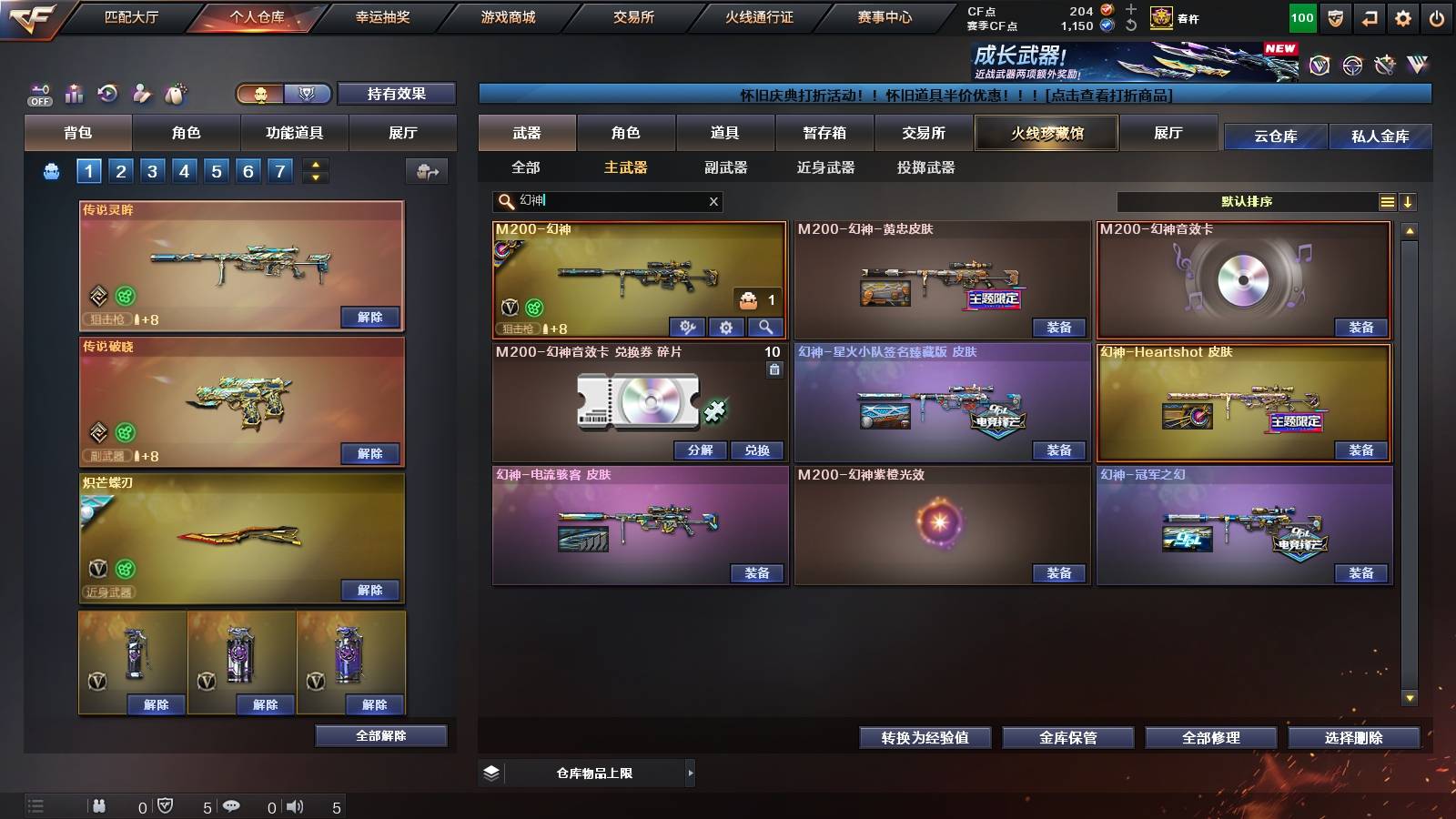The image size is (1456, 819).
Task: Click the replay play icon in the top-left icon row
Action: 109,93
